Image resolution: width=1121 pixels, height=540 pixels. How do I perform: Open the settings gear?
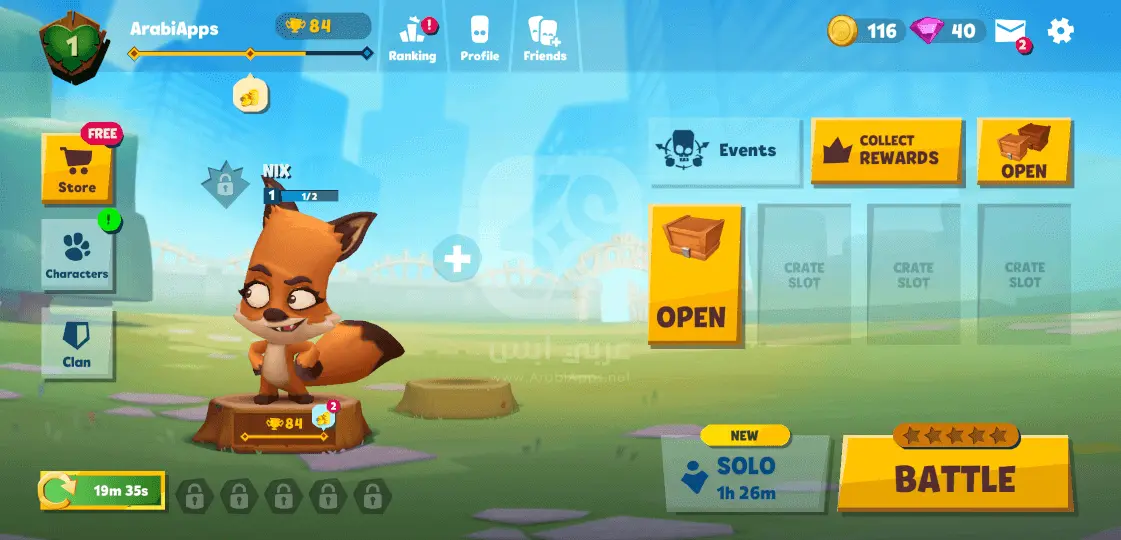[1060, 31]
